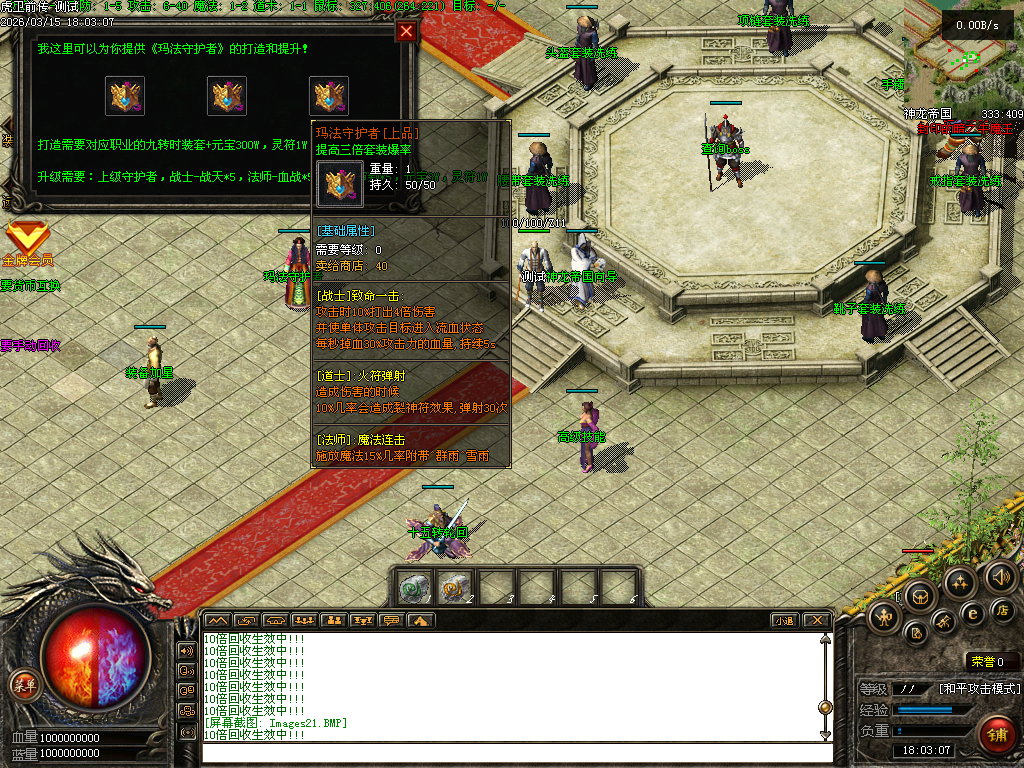Close the chat window with X
Screen dimensions: 1024x768
[x=816, y=620]
